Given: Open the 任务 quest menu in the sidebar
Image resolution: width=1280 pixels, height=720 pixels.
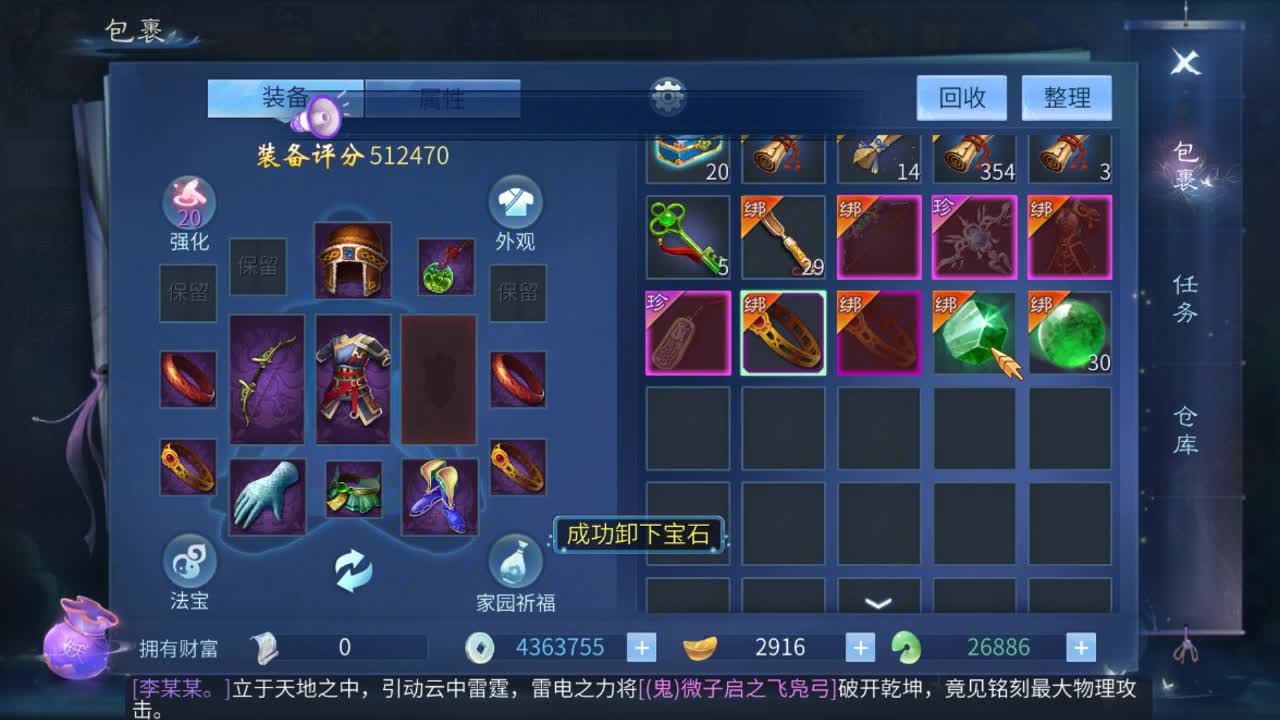Looking at the screenshot, I should tap(1183, 300).
